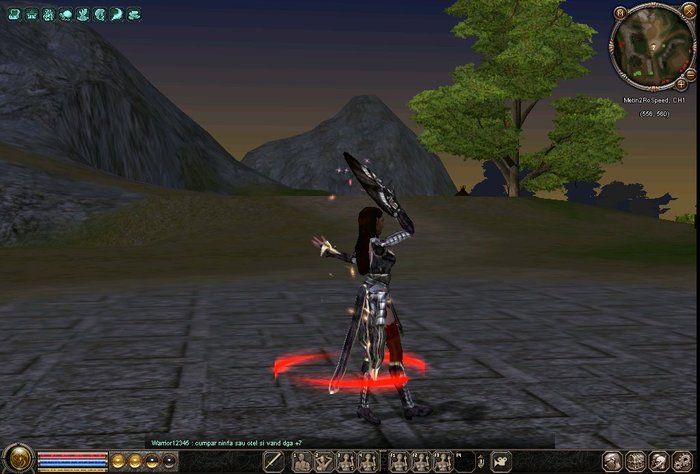The height and width of the screenshot is (474, 700).
Task: Click the sword slot in the quickbar
Action: pyautogui.click(x=273, y=461)
